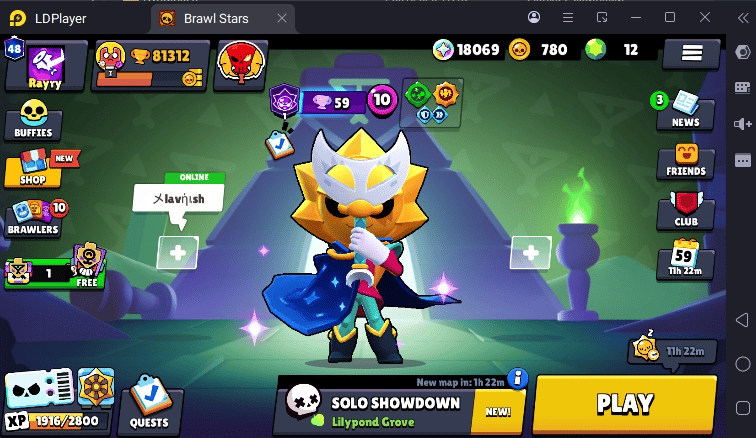Show the game mode info icon
Viewport: 756px width, 438px height.
tap(517, 377)
